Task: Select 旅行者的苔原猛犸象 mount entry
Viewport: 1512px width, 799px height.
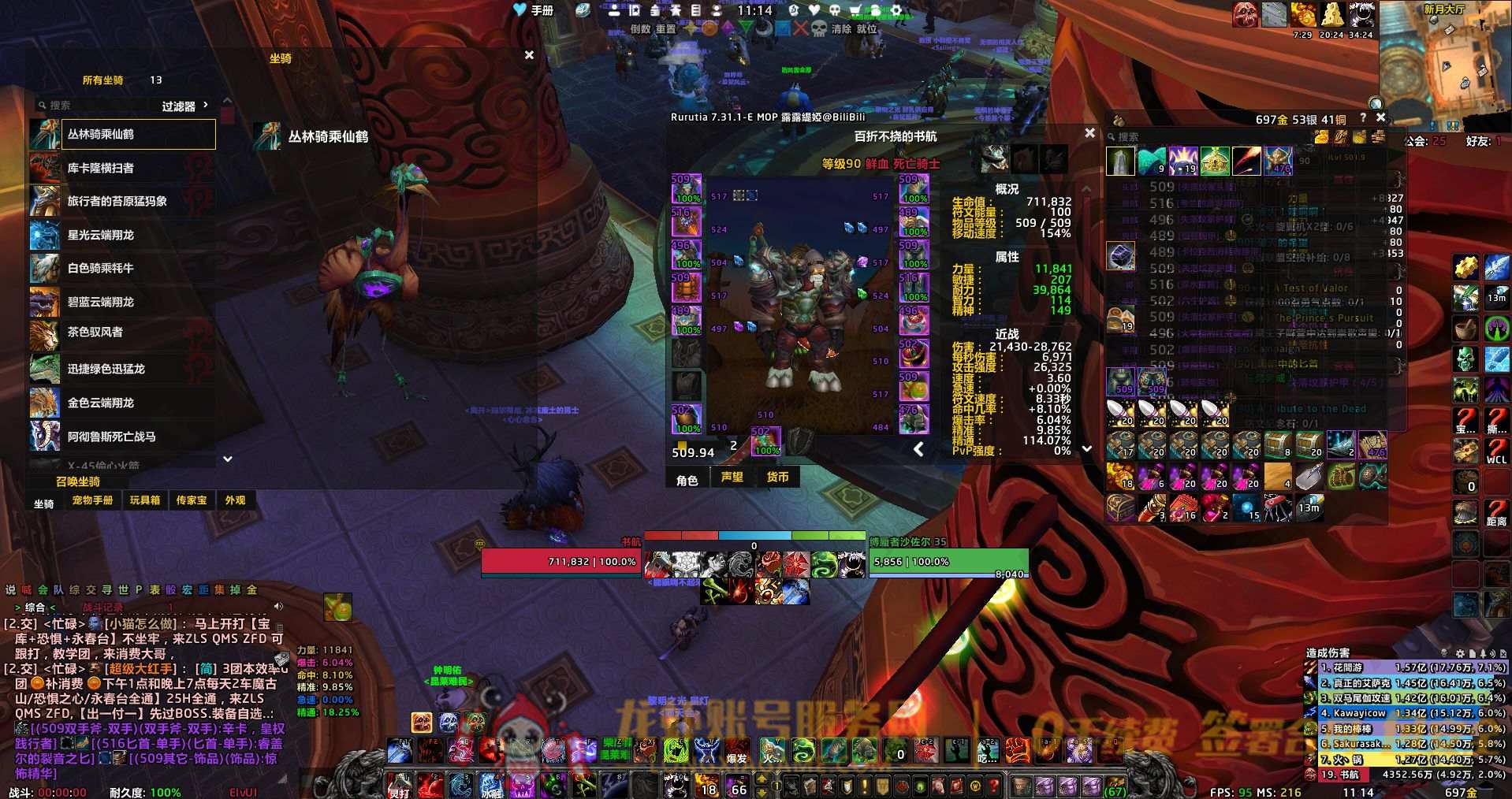Action: (122, 201)
